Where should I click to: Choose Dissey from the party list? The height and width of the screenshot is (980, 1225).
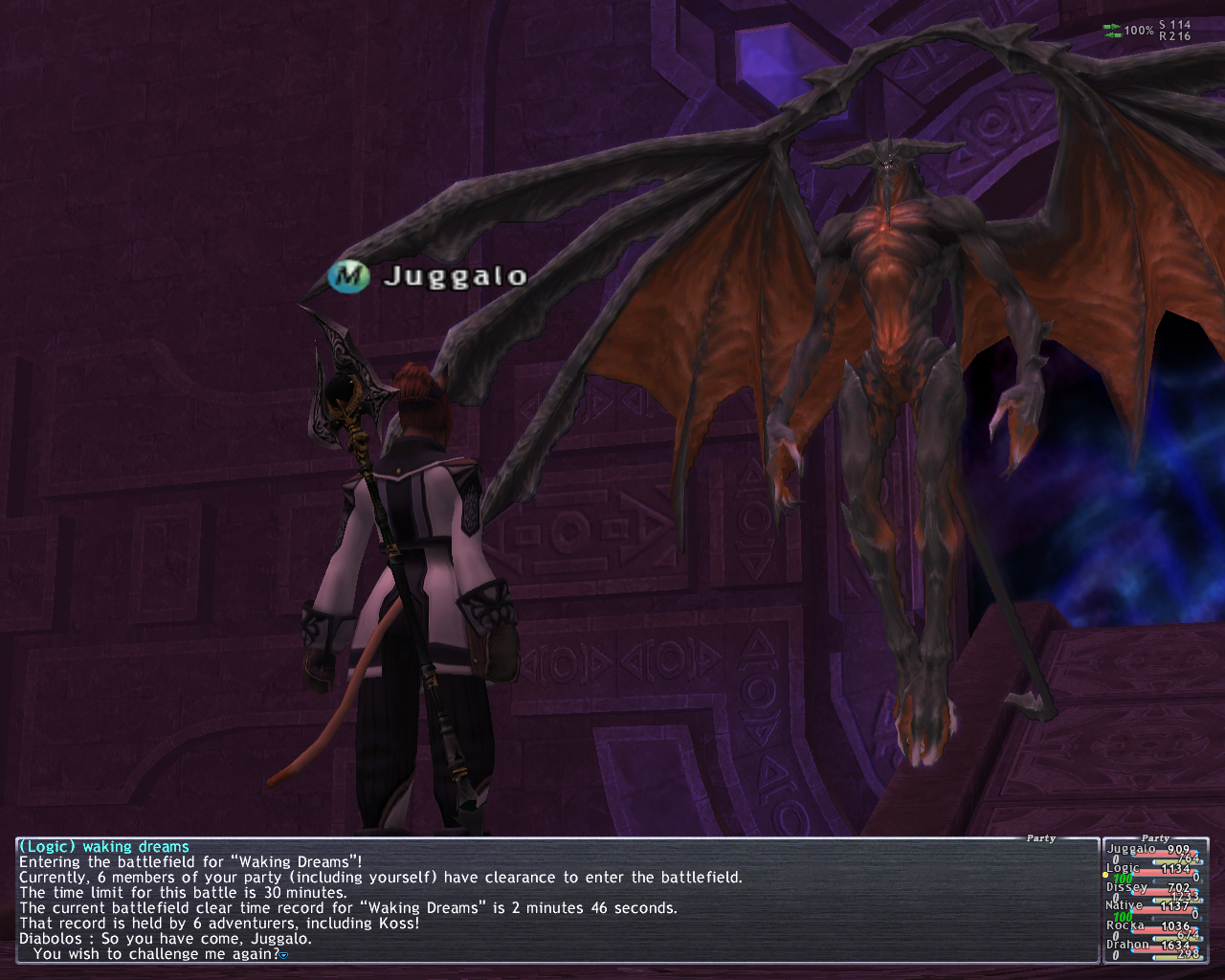[x=1126, y=887]
